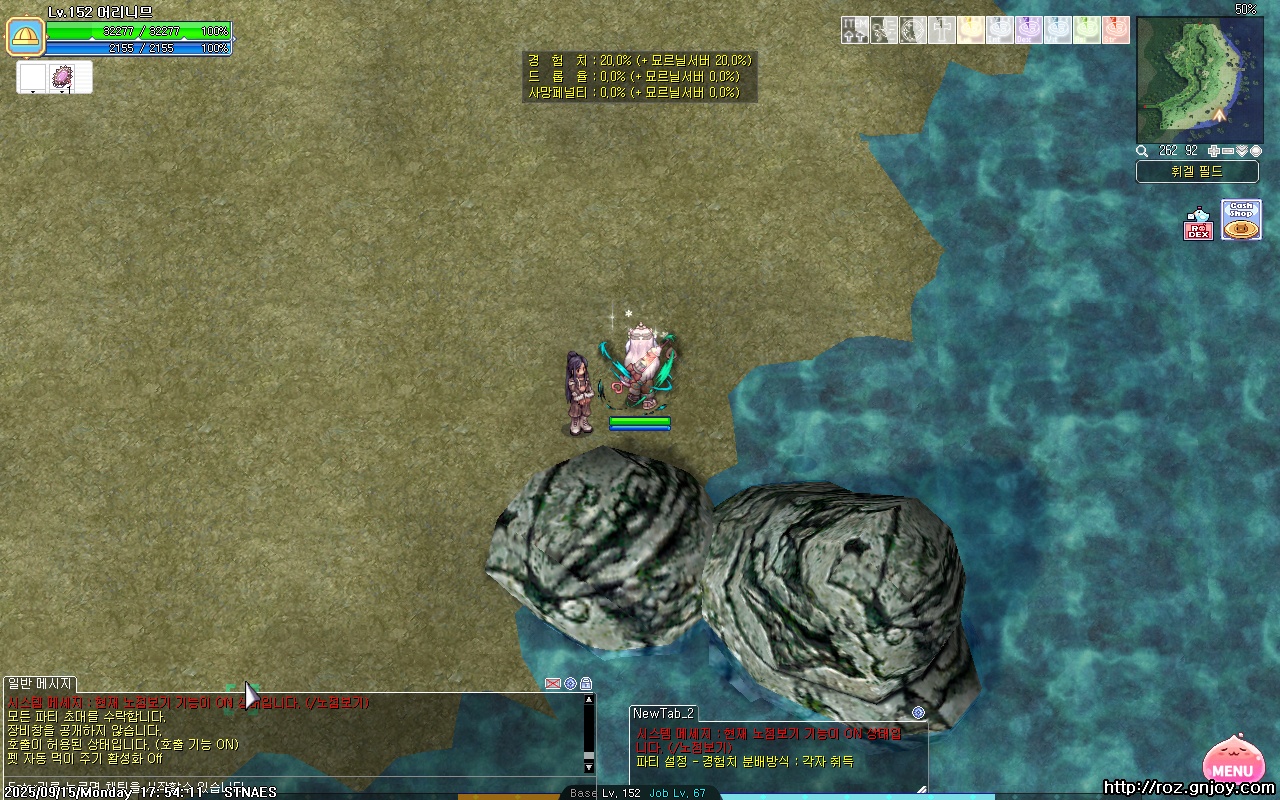Click the cross blessing buff icon

click(941, 30)
